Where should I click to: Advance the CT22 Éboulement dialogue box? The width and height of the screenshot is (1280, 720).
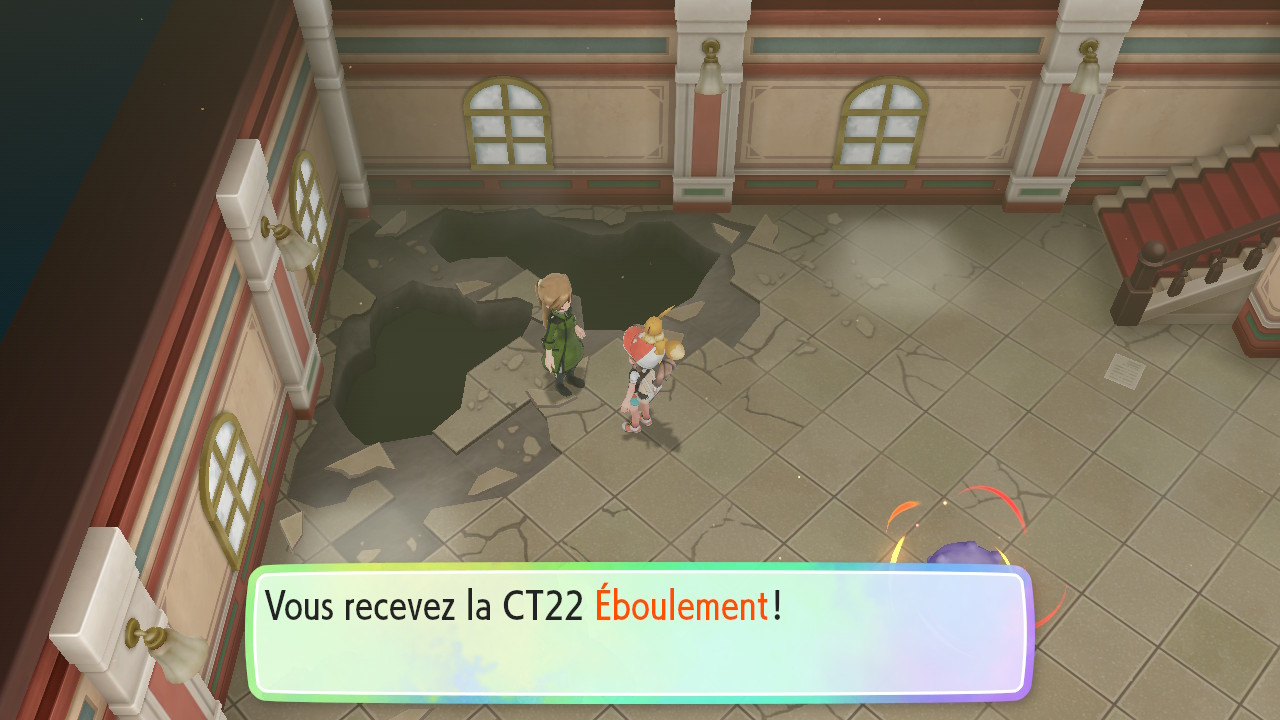(640, 633)
